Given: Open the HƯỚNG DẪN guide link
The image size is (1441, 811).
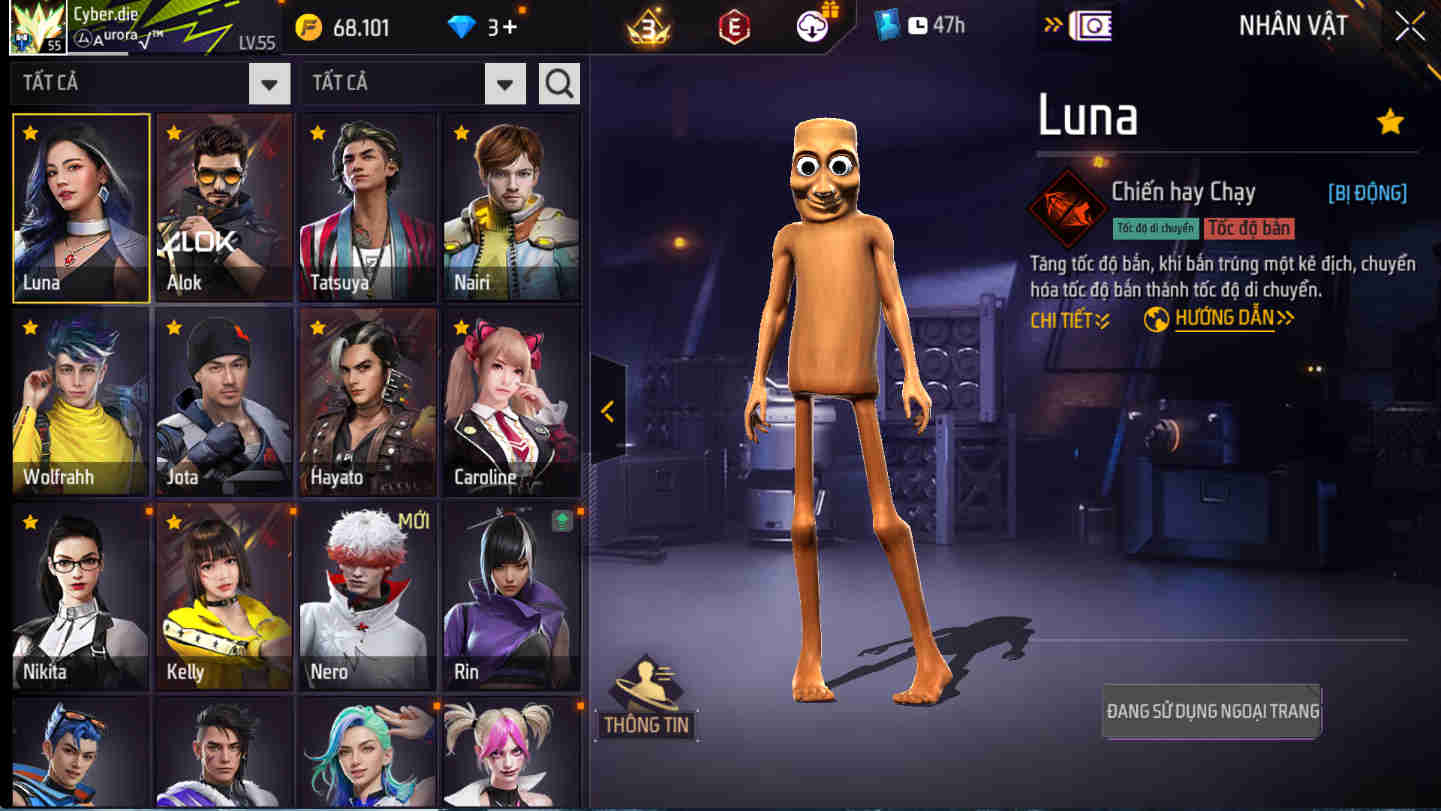Looking at the screenshot, I should 1226,318.
